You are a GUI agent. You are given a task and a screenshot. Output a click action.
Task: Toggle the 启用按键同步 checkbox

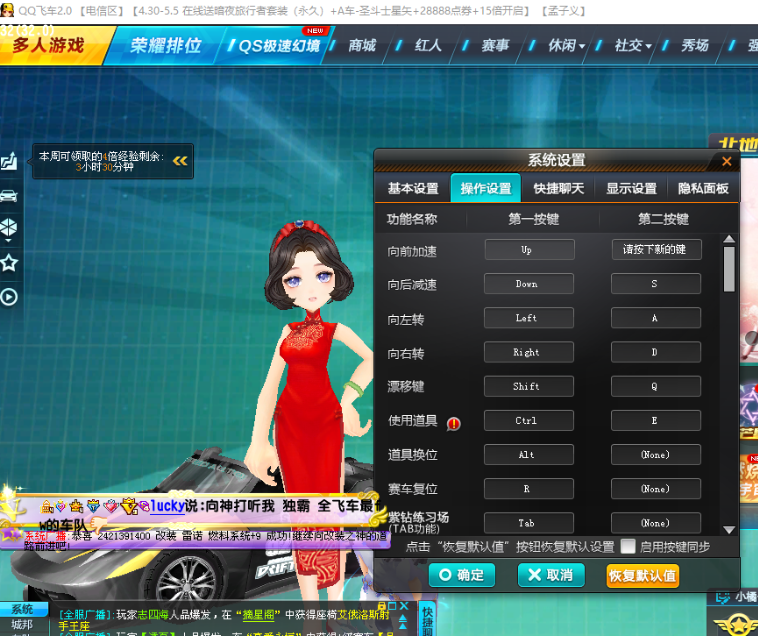point(628,546)
